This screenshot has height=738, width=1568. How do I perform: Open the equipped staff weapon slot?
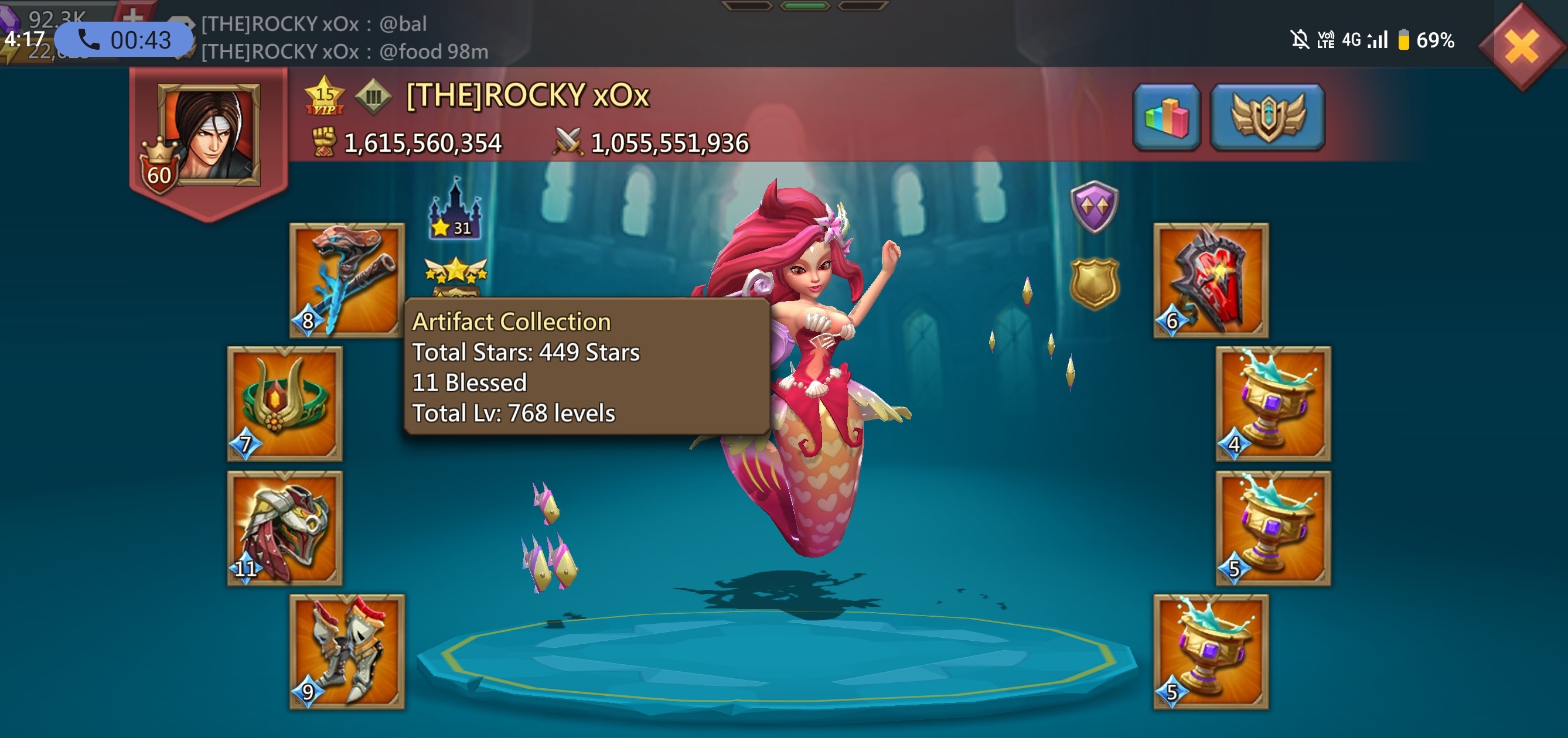[347, 280]
